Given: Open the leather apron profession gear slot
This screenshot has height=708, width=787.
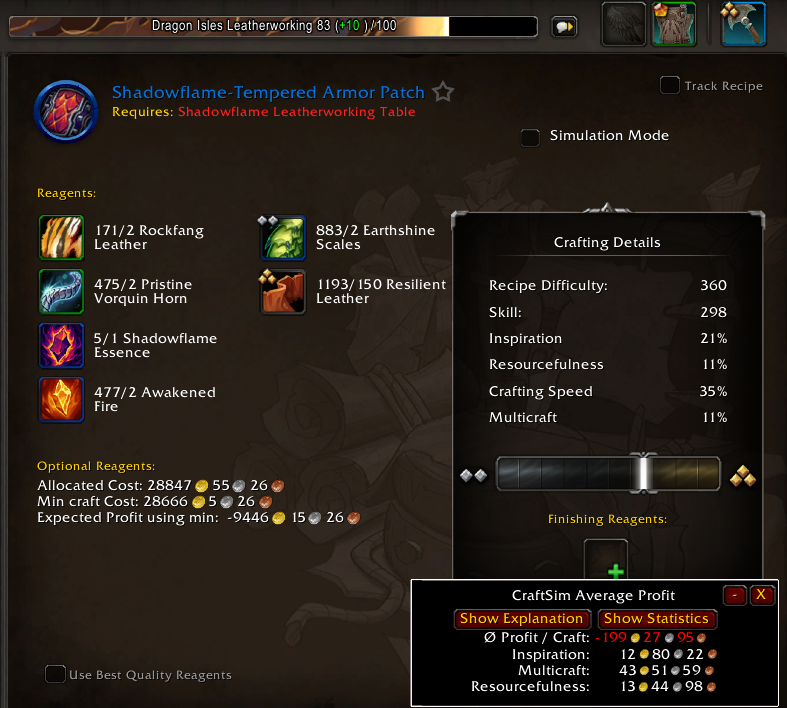Looking at the screenshot, I should tap(674, 24).
